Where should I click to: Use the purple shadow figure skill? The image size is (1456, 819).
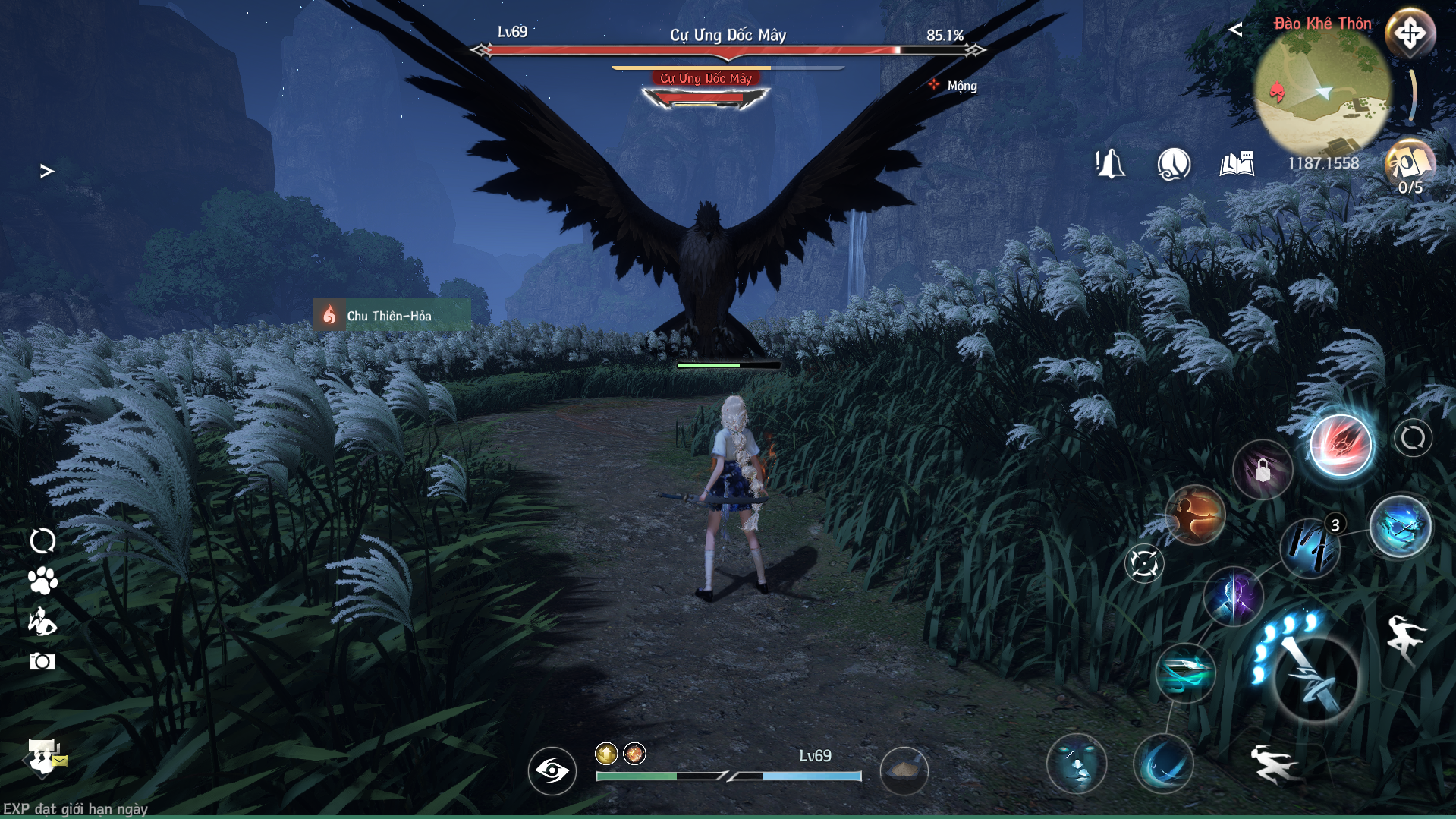click(x=1233, y=597)
